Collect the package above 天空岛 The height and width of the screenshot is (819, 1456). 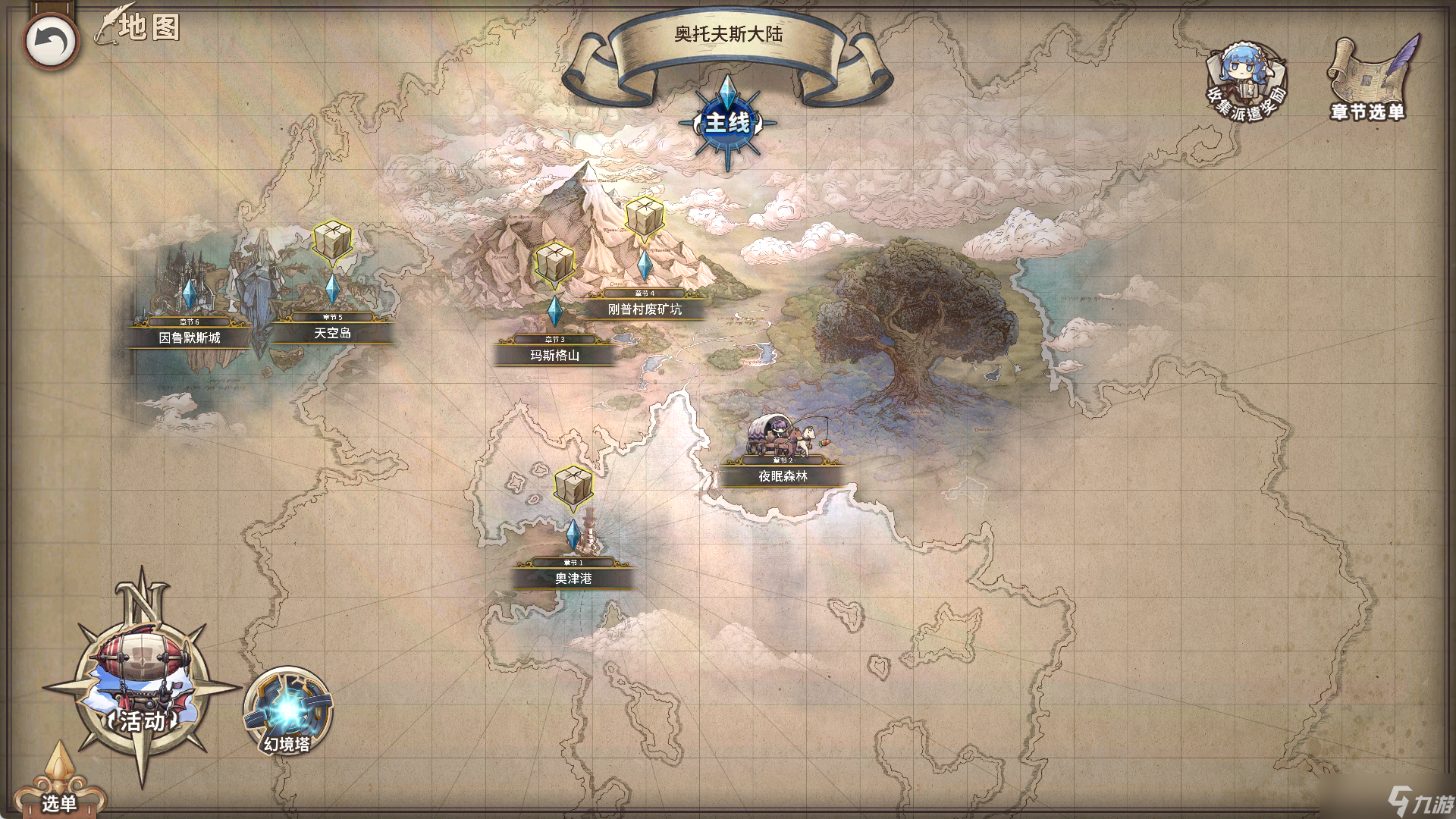(x=332, y=243)
